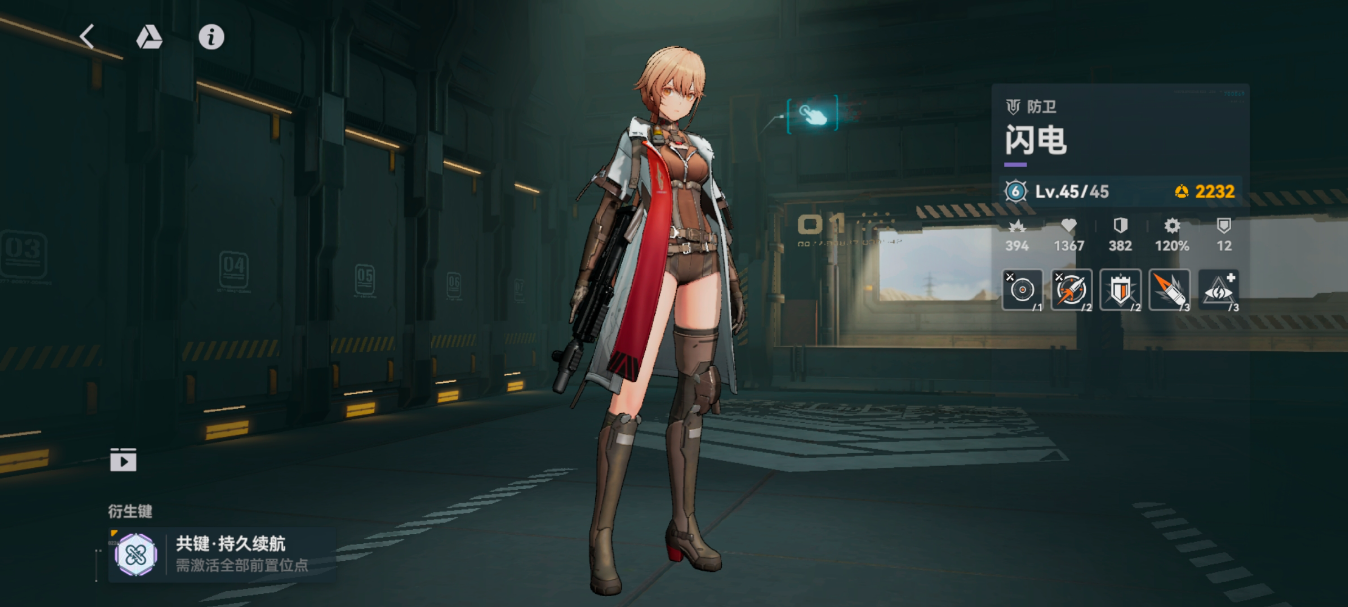This screenshot has width=1348, height=607.
Task: Open the eye triangle skill
Action: pos(1218,290)
